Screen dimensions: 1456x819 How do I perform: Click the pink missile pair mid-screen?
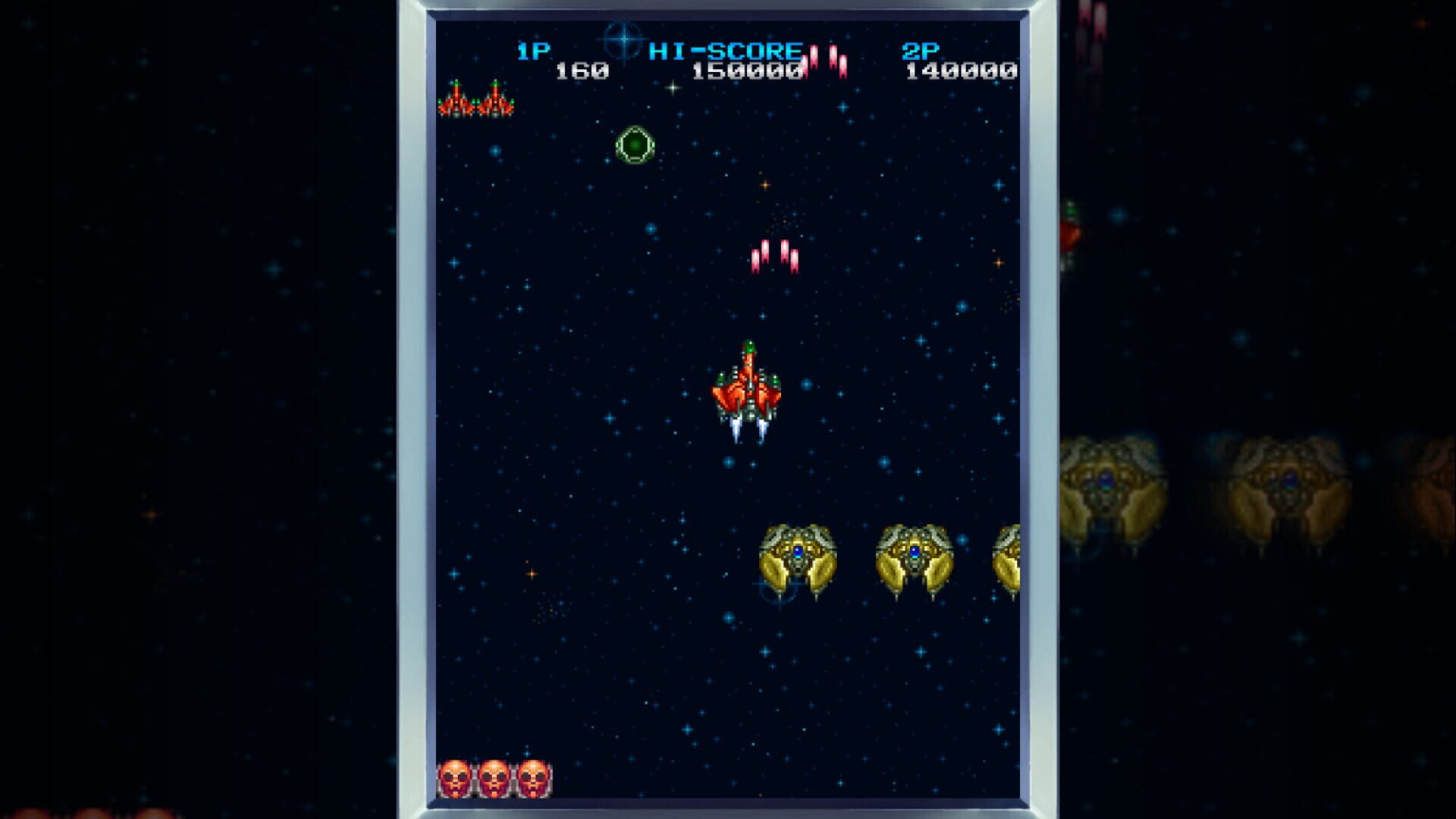pyautogui.click(x=773, y=254)
